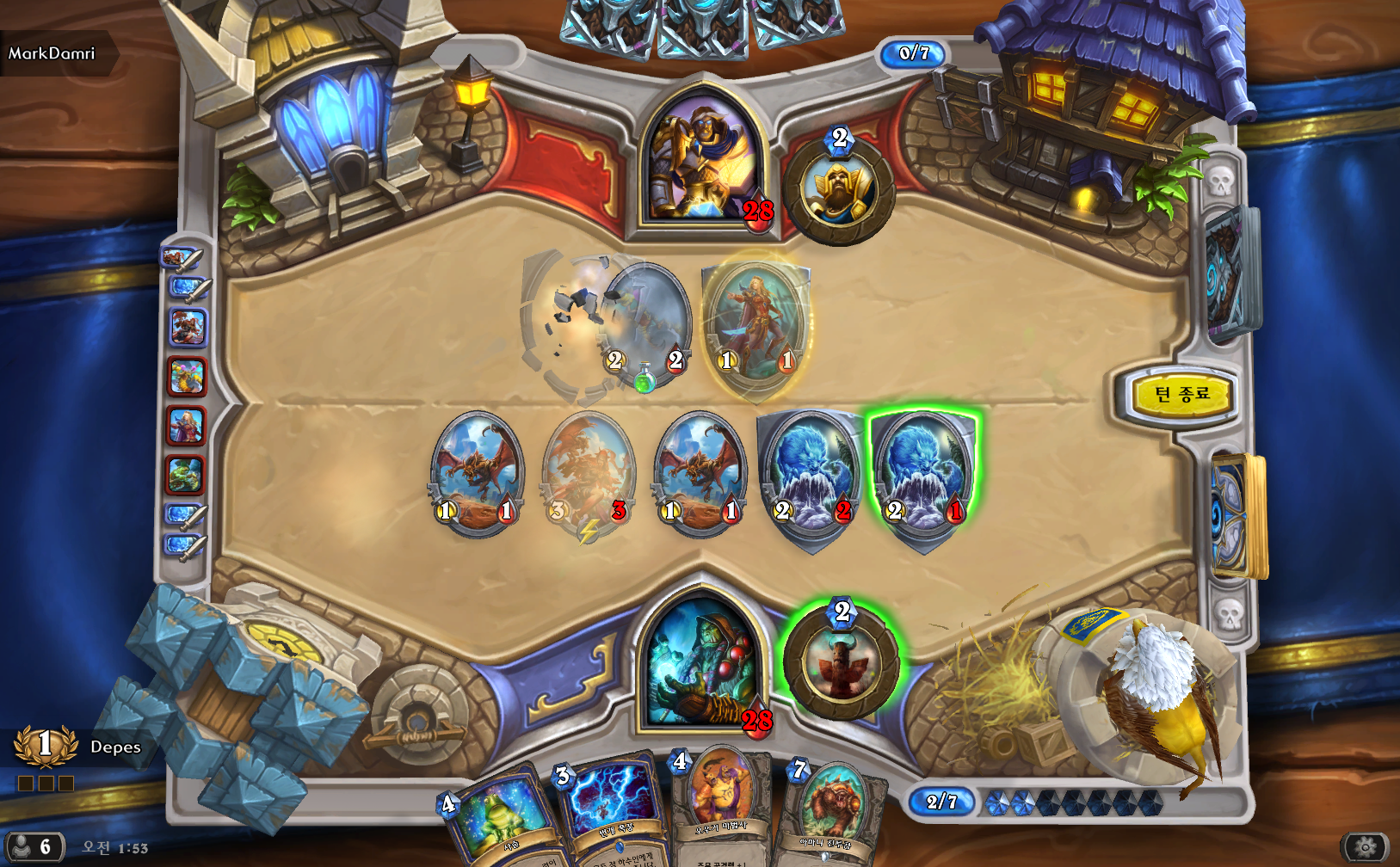Screen dimensions: 1400x867
Task: Open the settings gear menu
Action: (1365, 848)
